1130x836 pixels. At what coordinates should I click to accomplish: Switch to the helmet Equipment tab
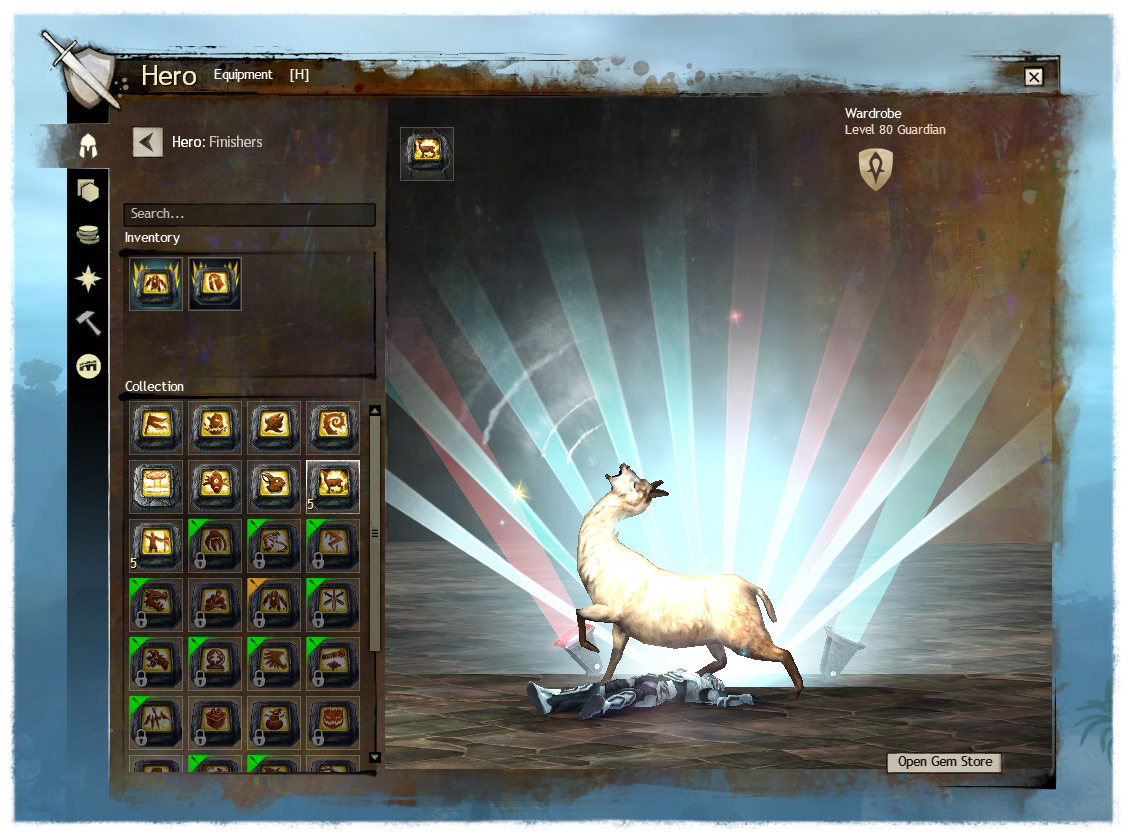coord(88,146)
